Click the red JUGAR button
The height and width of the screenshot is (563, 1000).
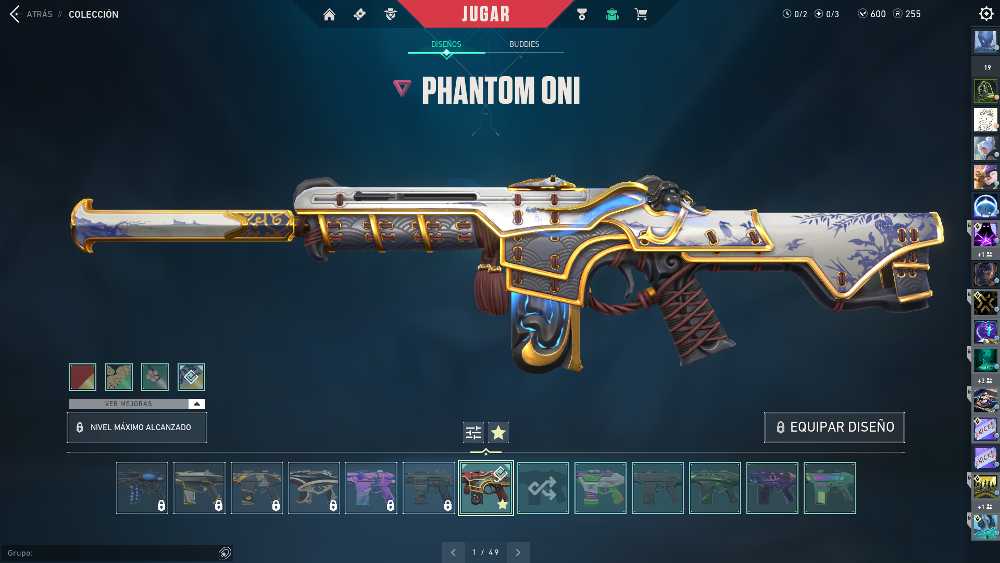(x=486, y=14)
